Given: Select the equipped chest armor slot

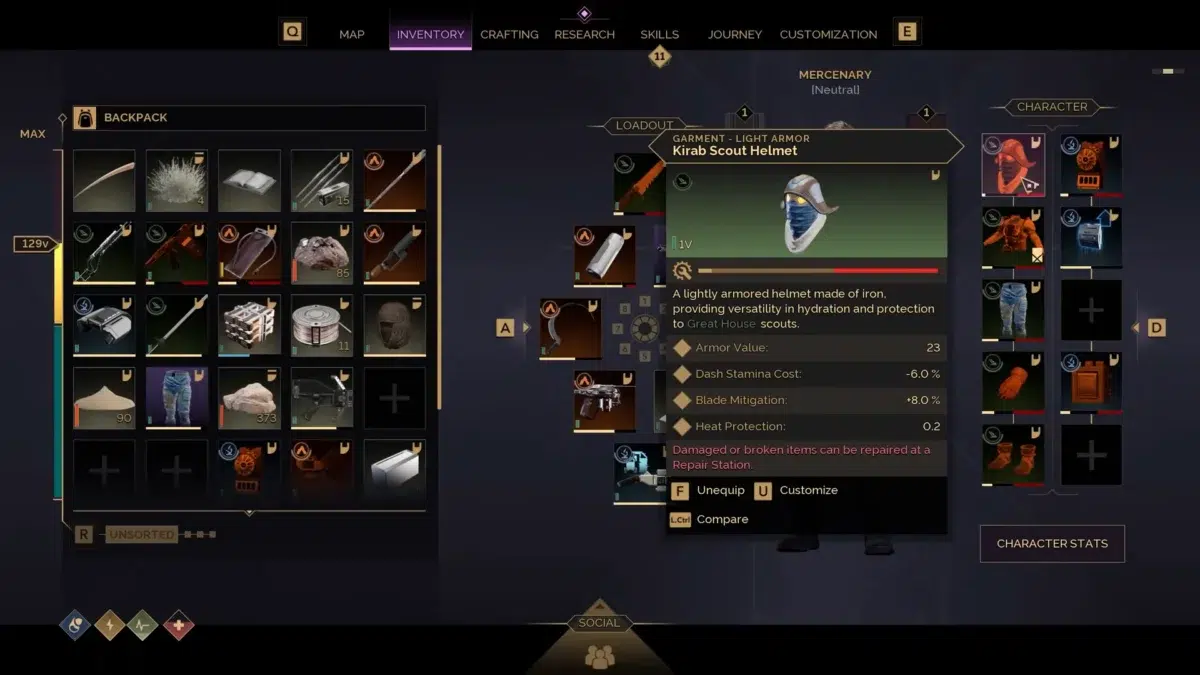Looking at the screenshot, I should (1013, 238).
